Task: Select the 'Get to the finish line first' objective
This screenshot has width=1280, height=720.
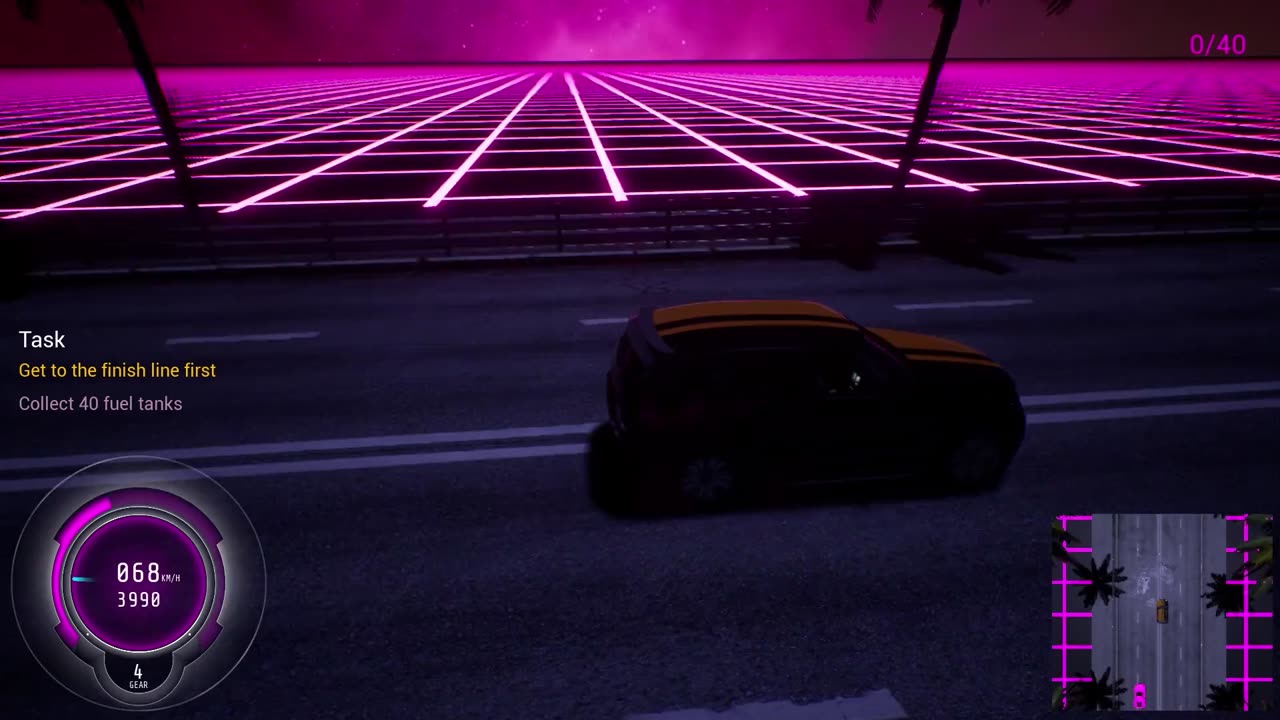Action: [117, 370]
